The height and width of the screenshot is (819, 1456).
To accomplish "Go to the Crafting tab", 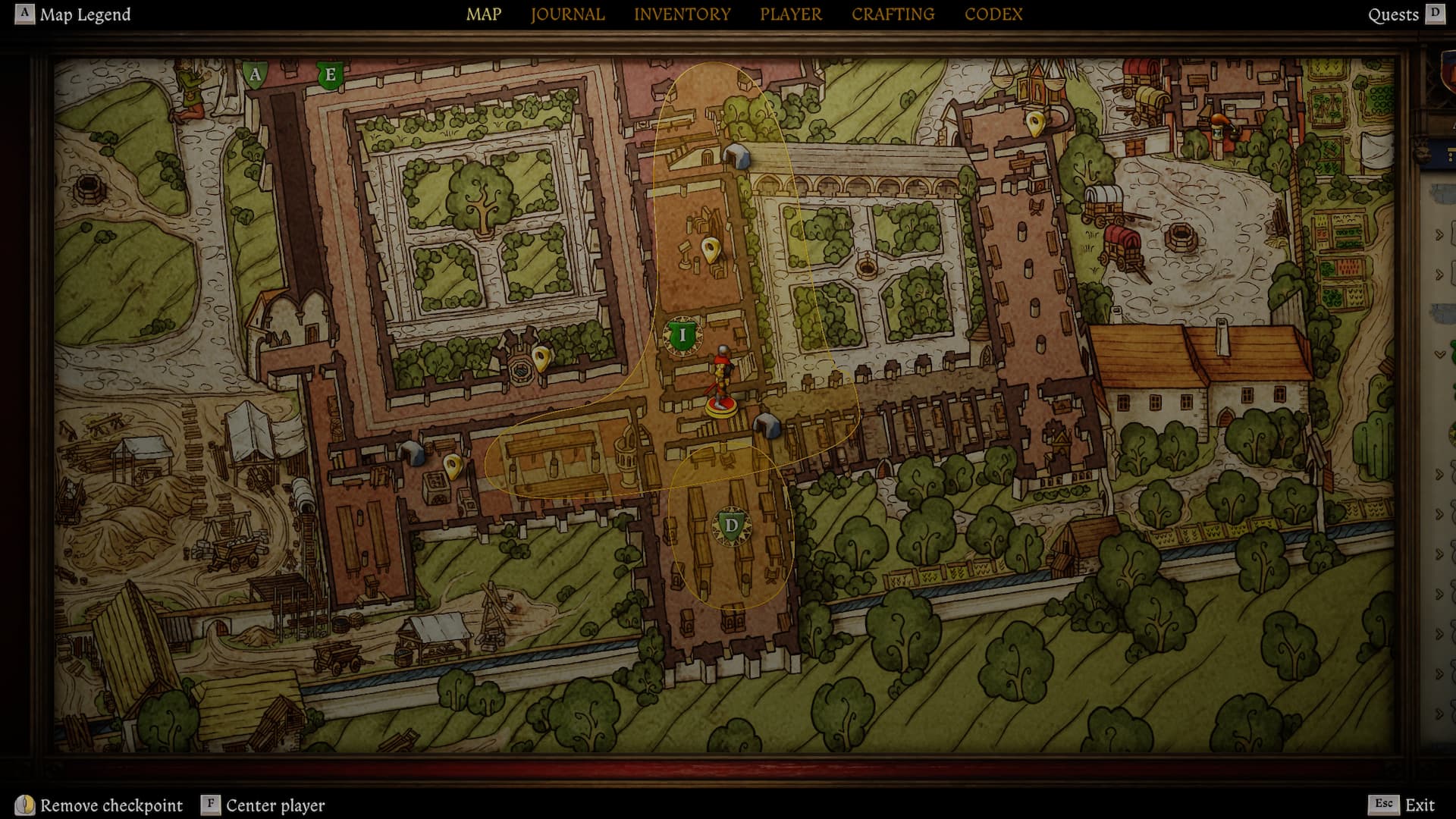I will coord(893,14).
